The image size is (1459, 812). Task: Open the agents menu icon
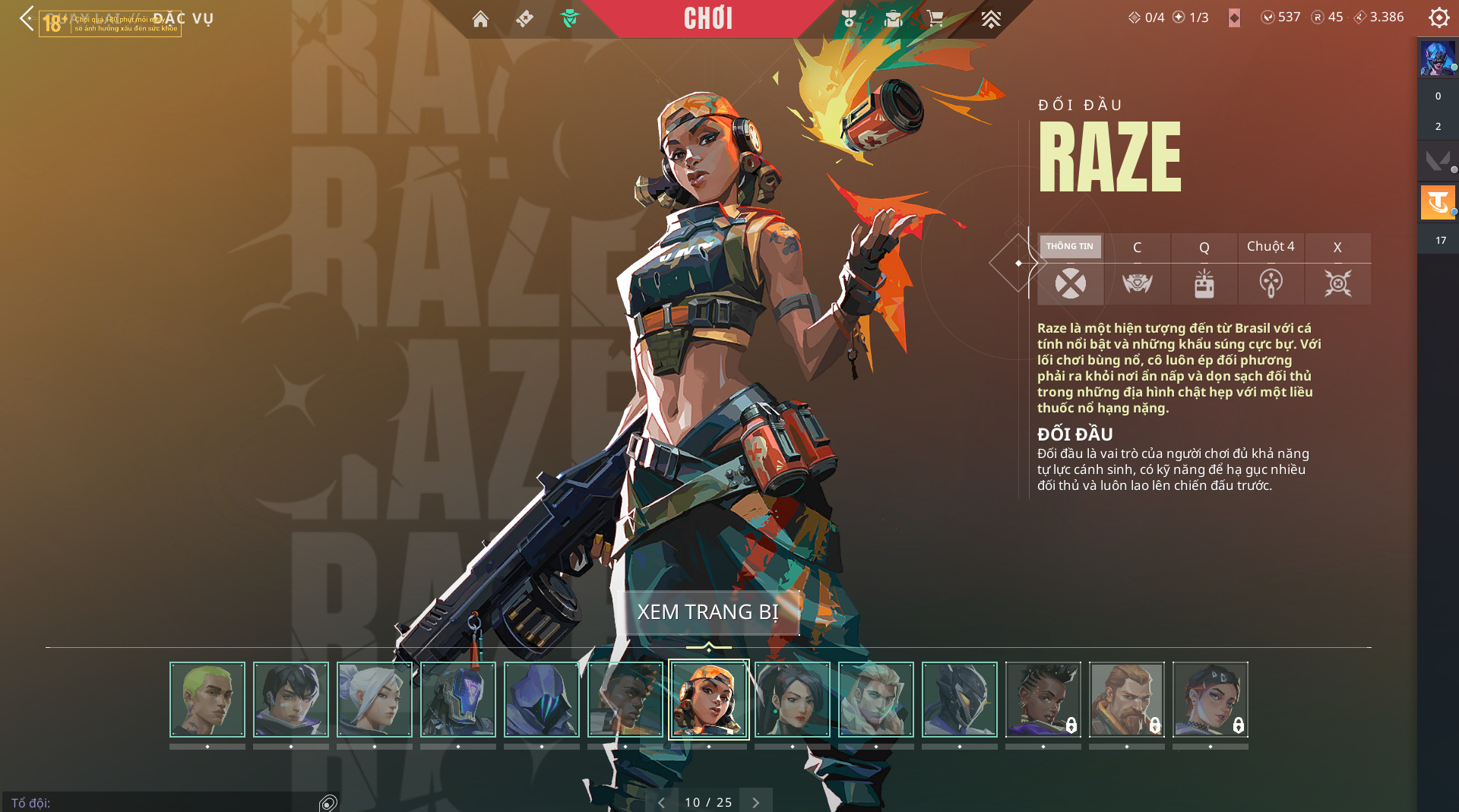click(x=569, y=18)
